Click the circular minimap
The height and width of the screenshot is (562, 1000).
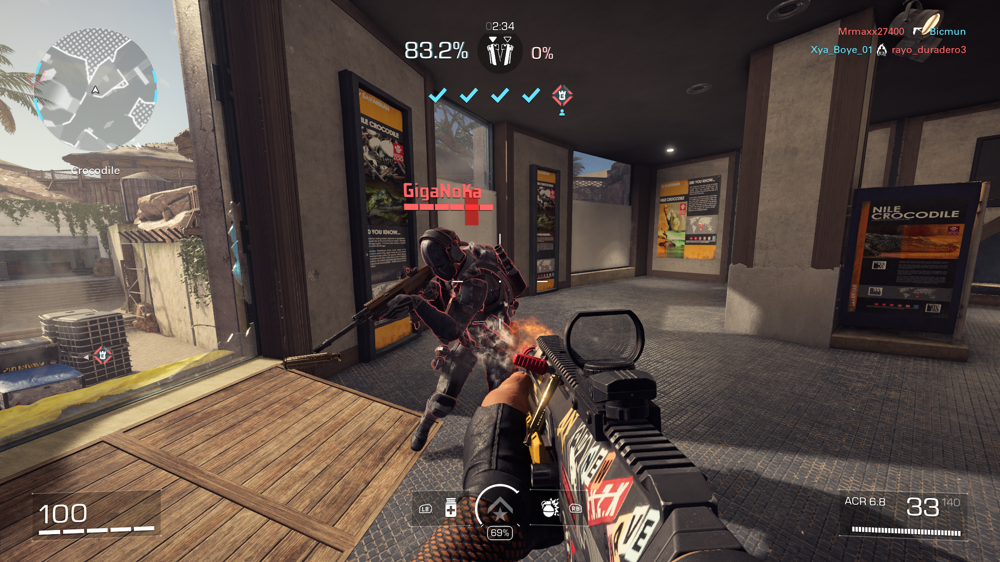[94, 89]
